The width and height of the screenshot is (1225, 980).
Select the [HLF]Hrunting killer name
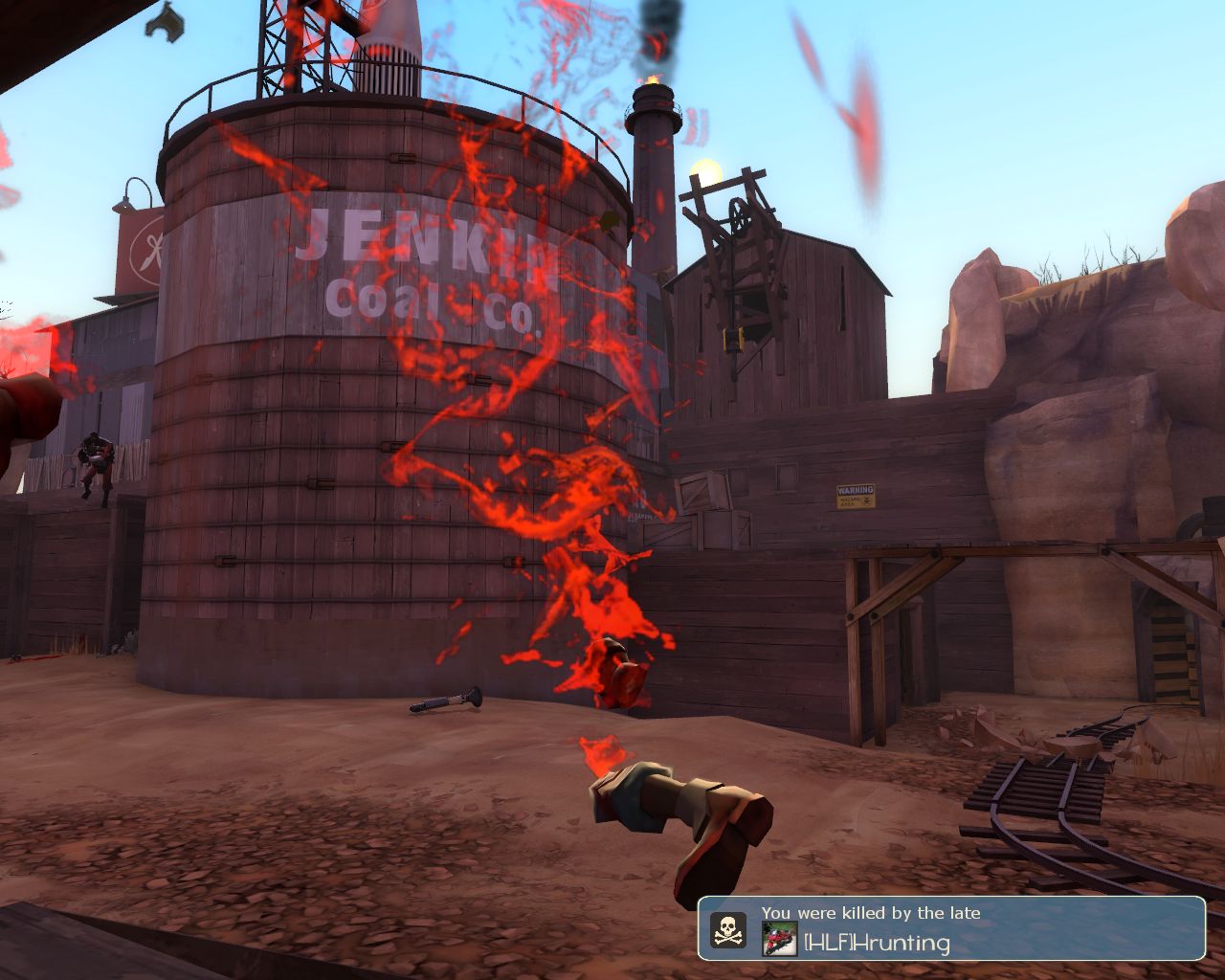(877, 943)
